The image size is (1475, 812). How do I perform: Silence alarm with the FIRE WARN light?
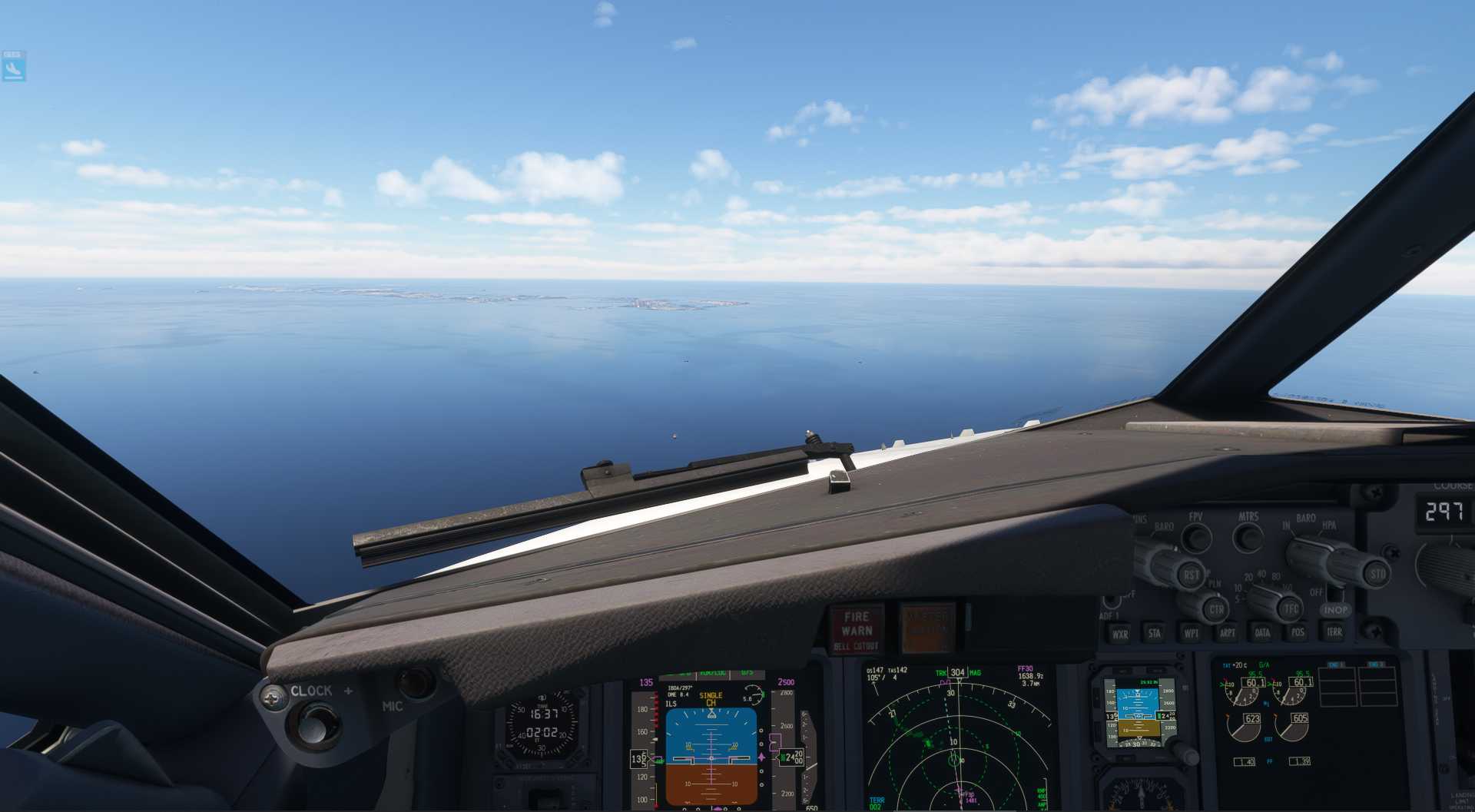point(856,630)
